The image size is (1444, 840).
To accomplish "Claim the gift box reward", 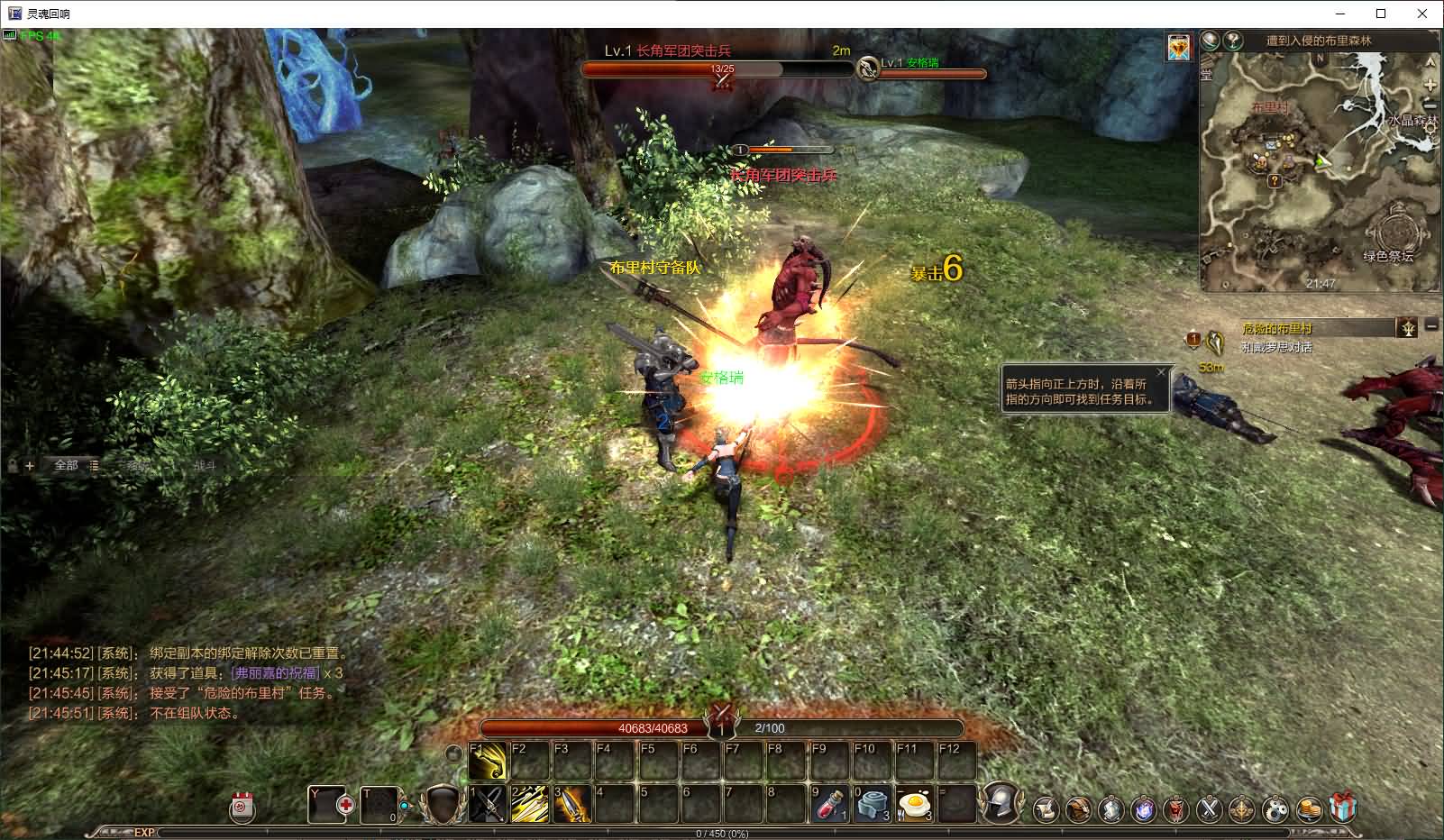I will click(1343, 808).
